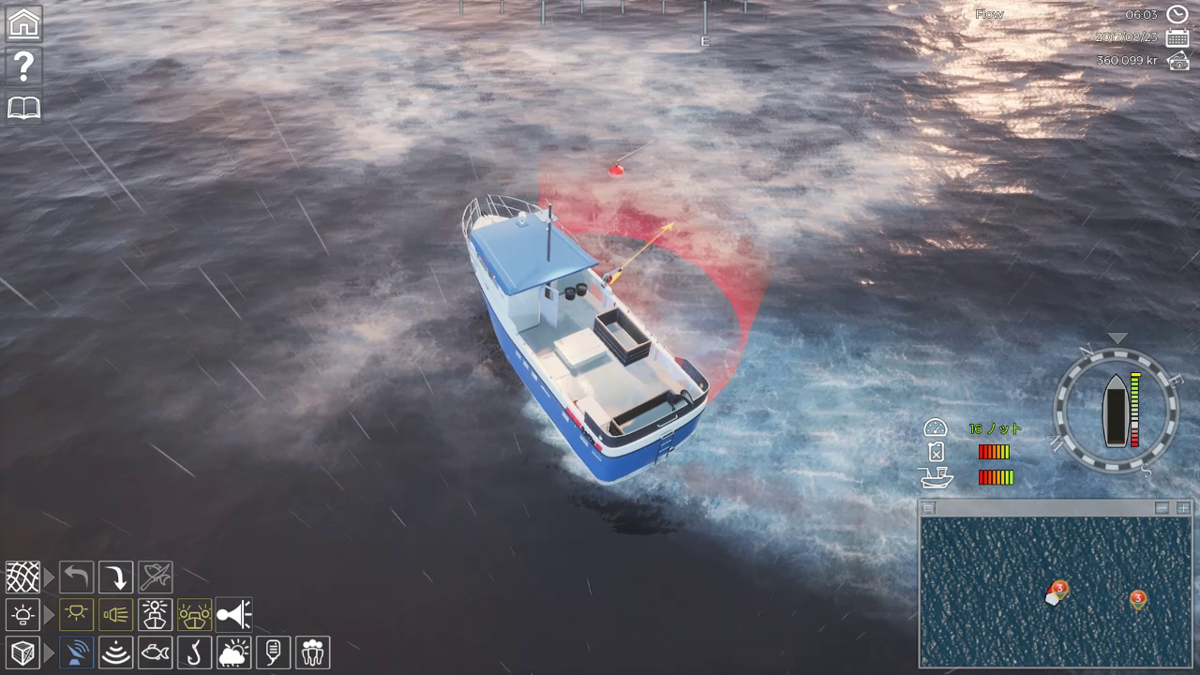Open the open-book logbook icon

click(24, 108)
